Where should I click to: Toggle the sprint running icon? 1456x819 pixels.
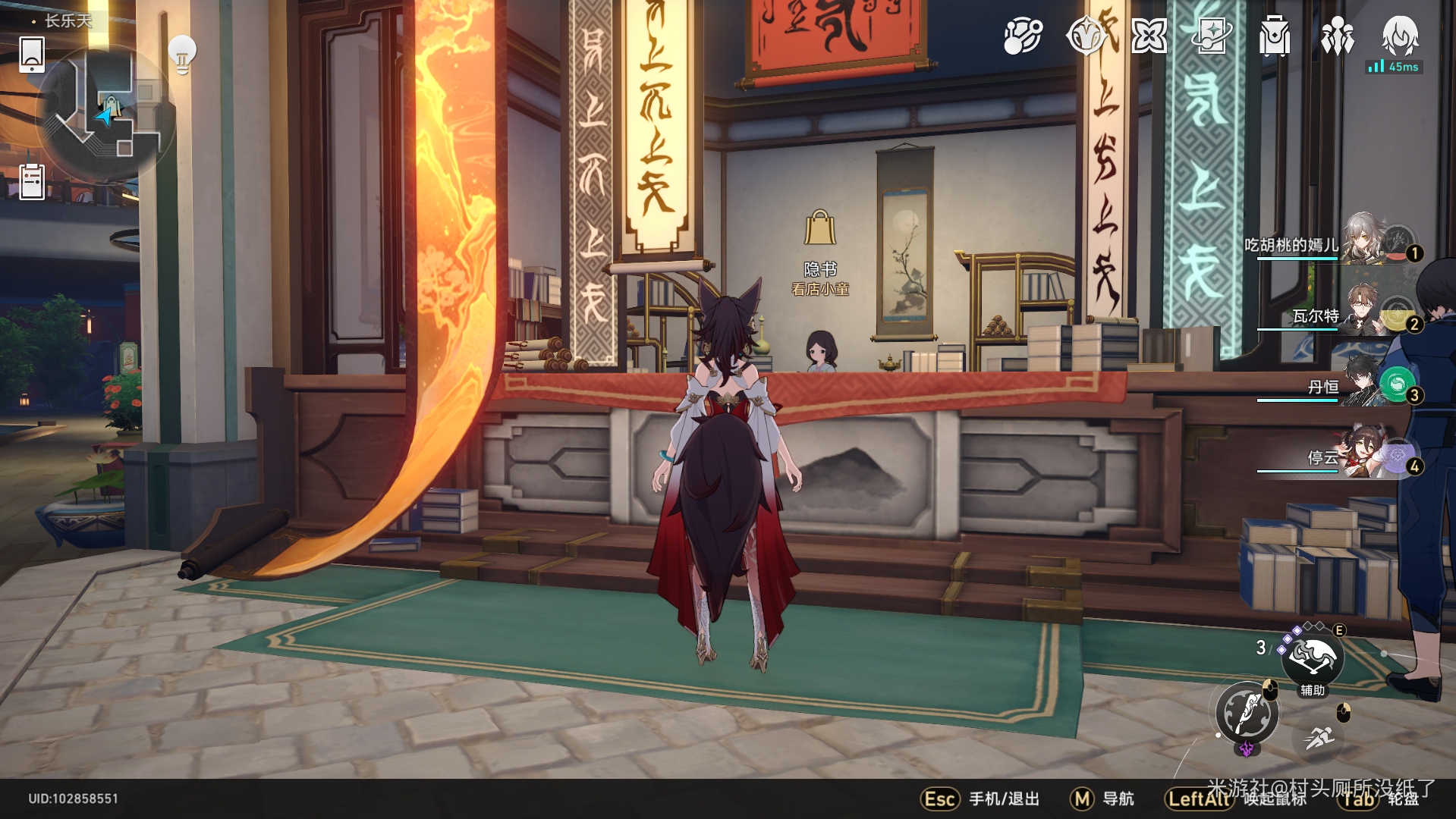pyautogui.click(x=1319, y=737)
